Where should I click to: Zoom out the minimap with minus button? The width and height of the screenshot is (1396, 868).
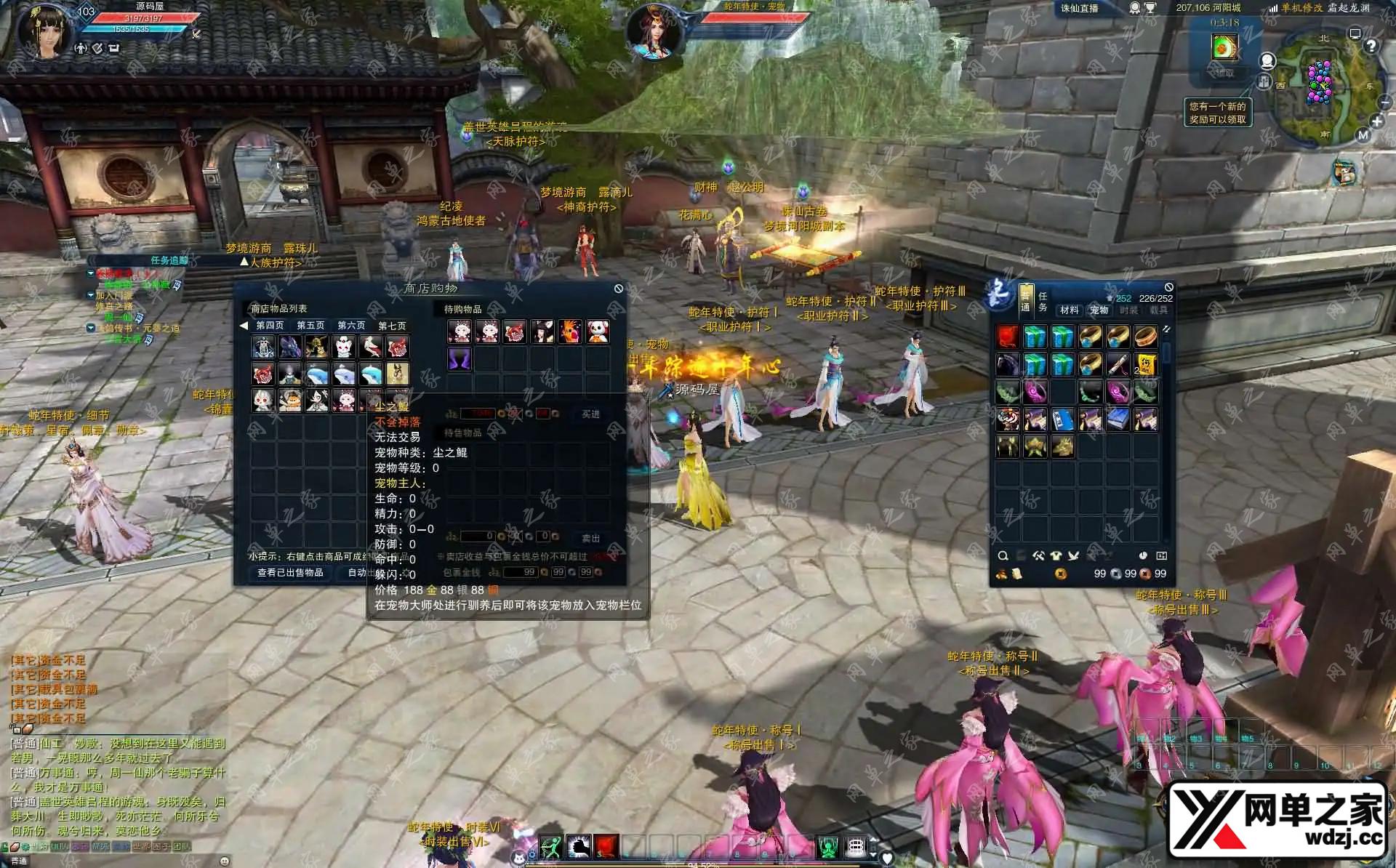(1385, 103)
